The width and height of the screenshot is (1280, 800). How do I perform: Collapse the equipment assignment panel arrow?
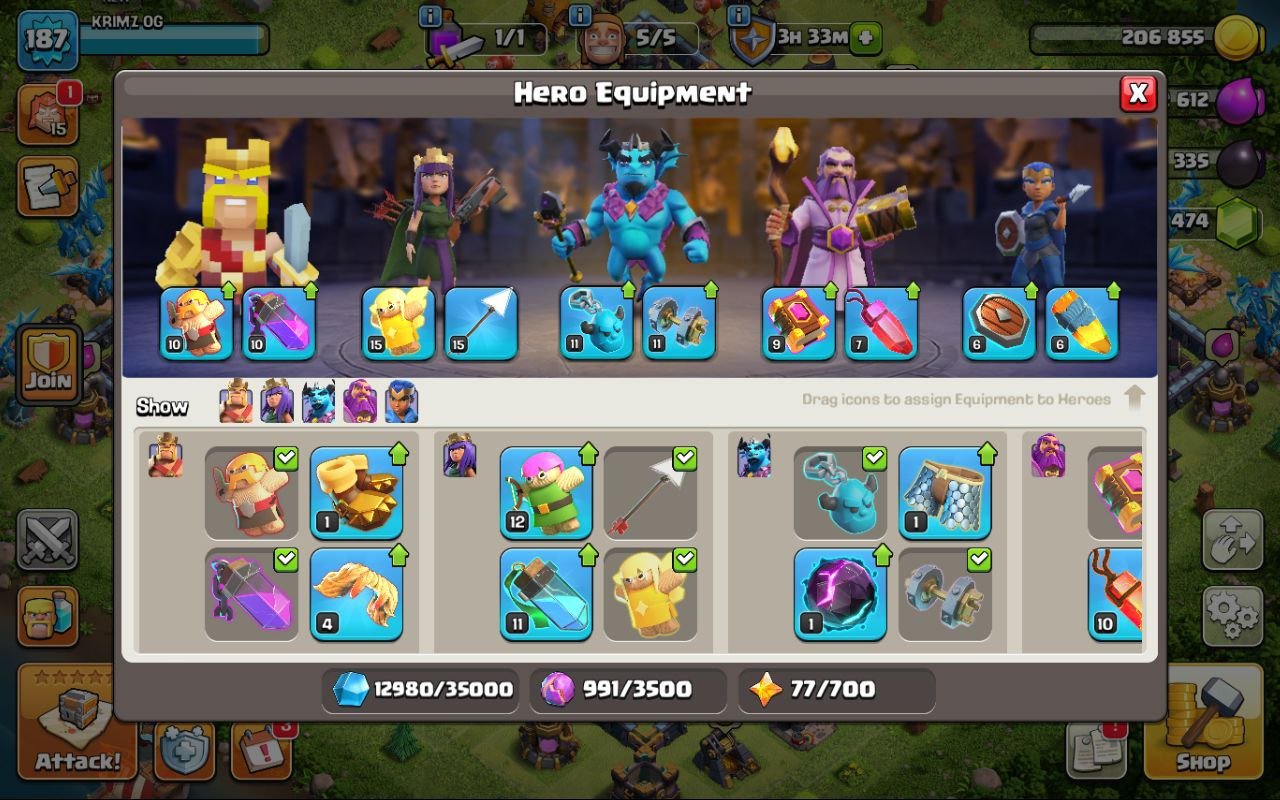[1135, 397]
